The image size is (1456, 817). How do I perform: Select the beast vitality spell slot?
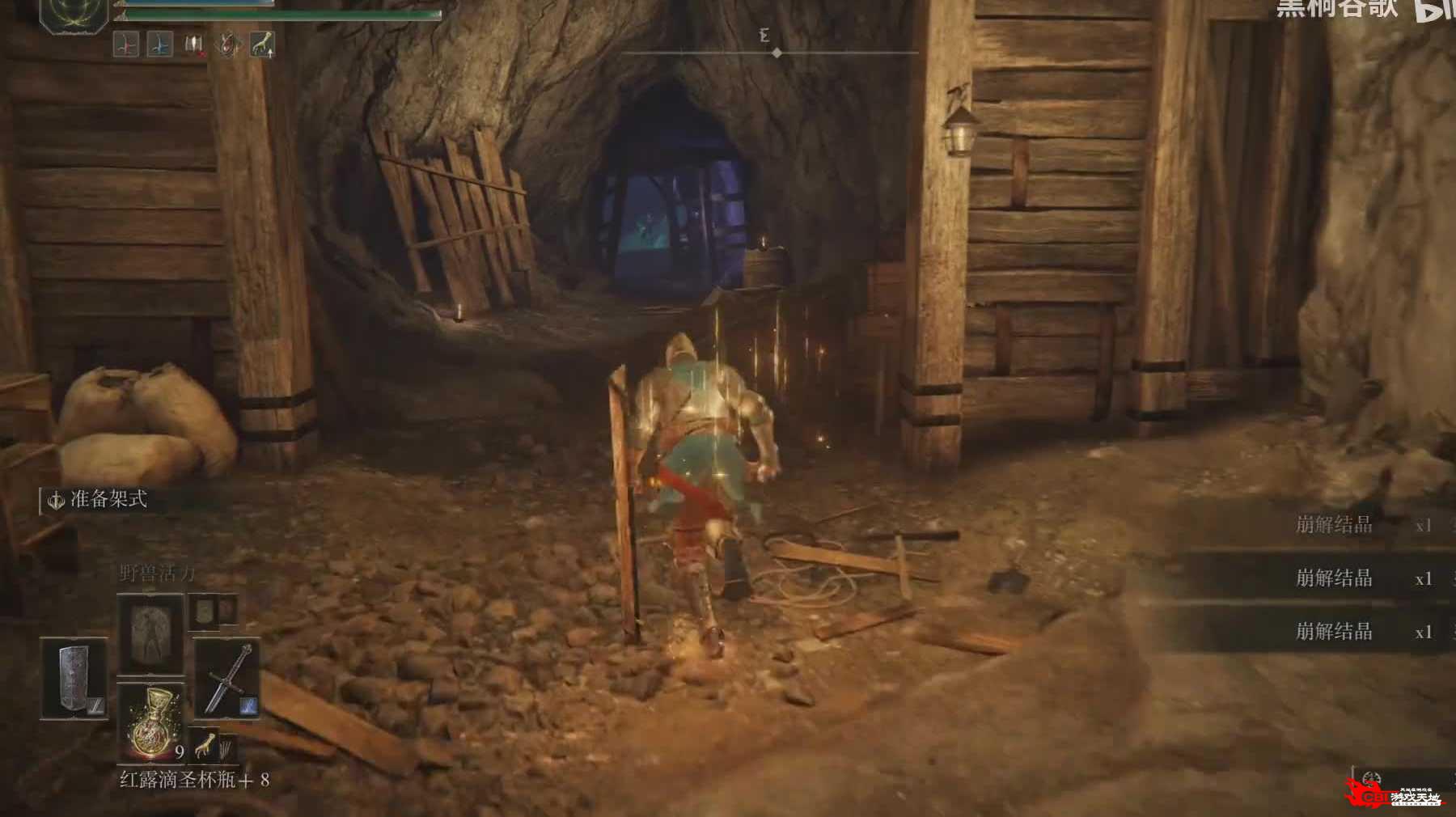pyautogui.click(x=150, y=633)
